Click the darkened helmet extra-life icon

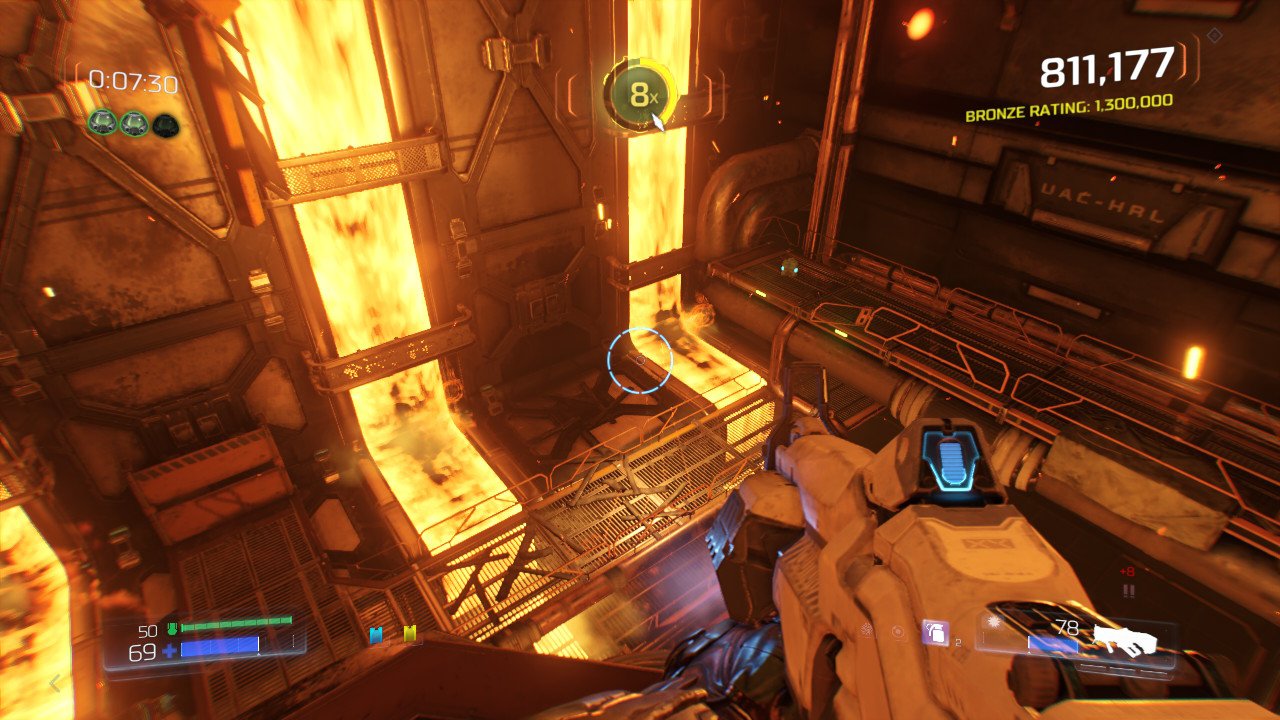[166, 123]
